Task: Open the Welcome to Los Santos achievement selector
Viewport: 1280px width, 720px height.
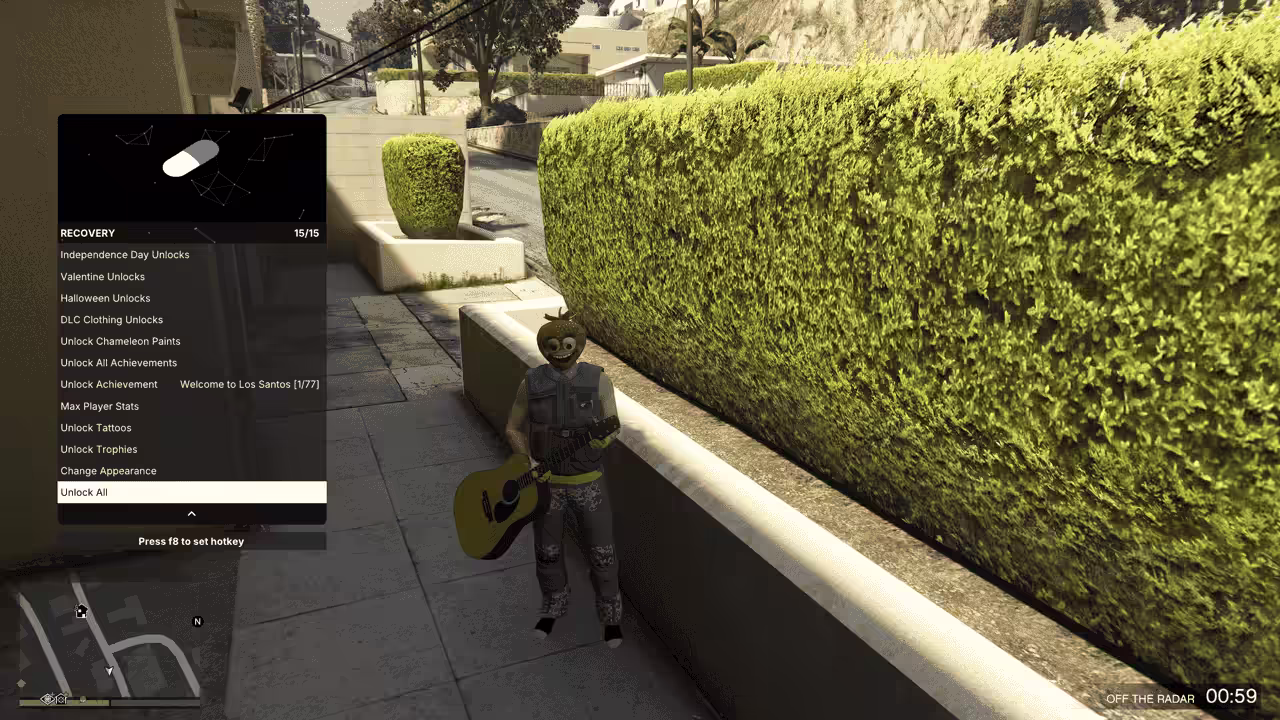Action: click(249, 384)
